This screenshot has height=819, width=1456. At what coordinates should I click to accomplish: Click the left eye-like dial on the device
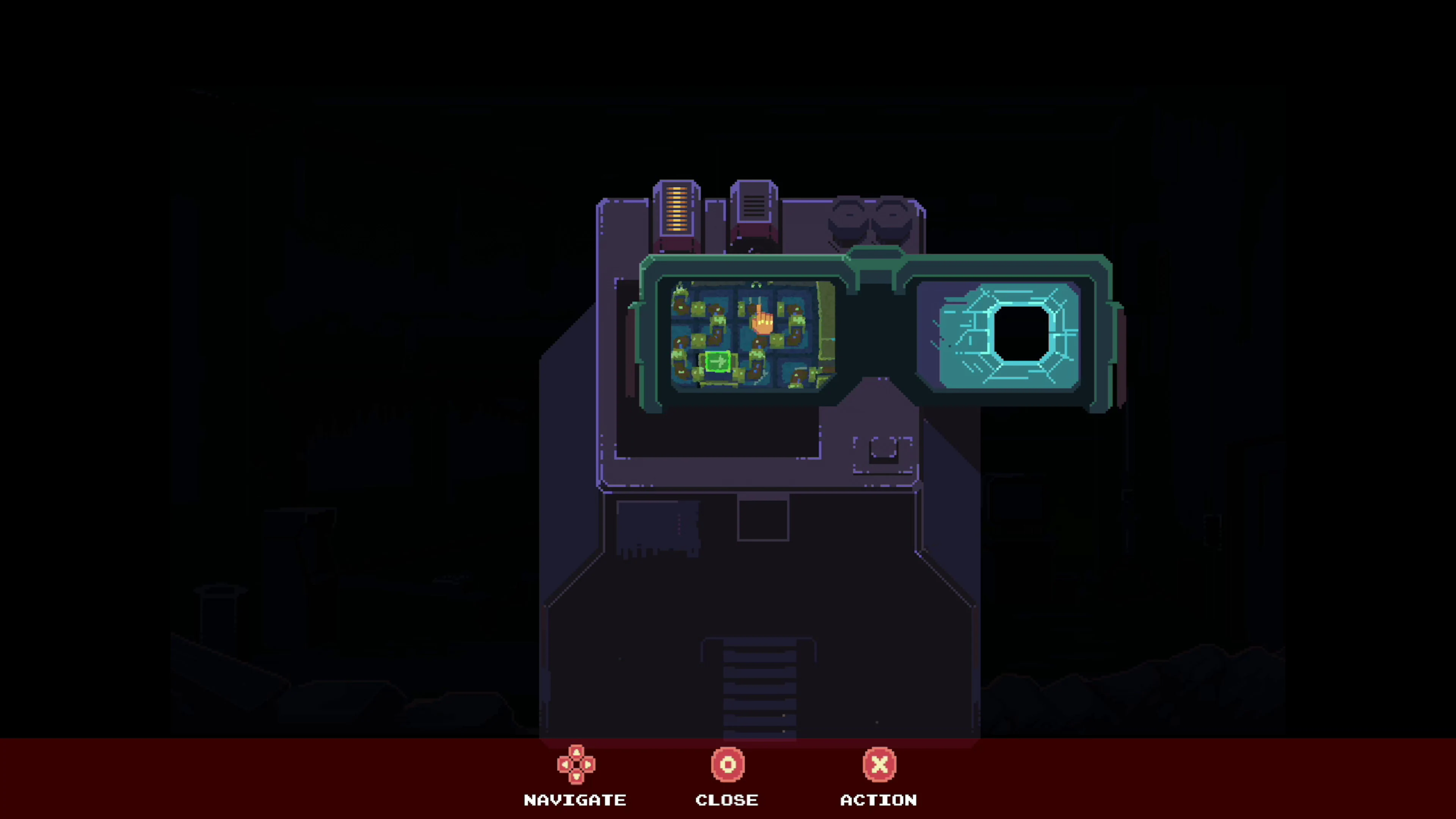(x=849, y=220)
